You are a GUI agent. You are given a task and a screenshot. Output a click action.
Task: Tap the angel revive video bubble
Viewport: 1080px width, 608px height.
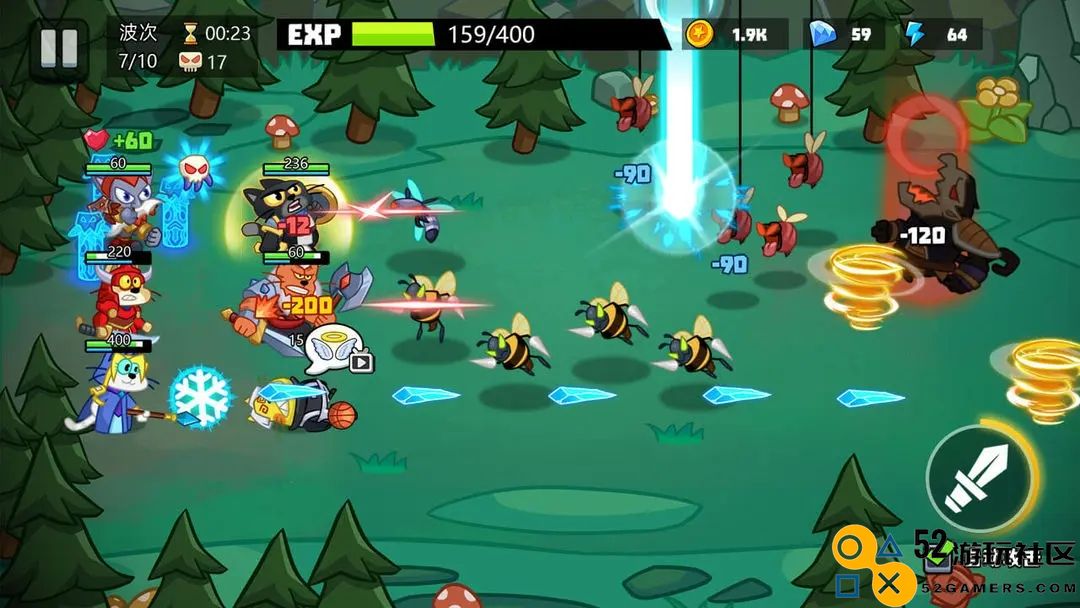pyautogui.click(x=335, y=349)
